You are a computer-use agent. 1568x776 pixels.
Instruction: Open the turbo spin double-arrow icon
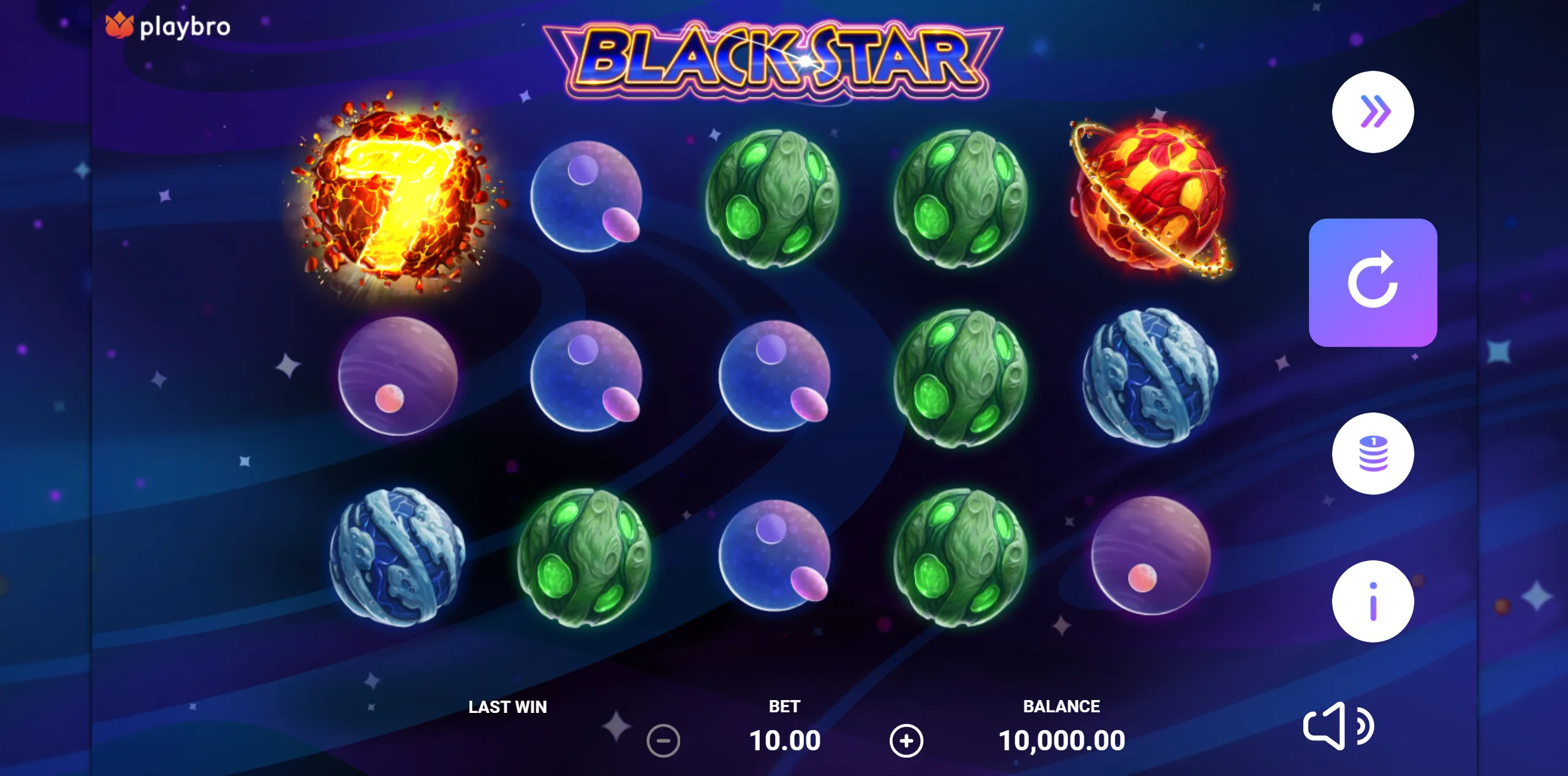(1374, 111)
